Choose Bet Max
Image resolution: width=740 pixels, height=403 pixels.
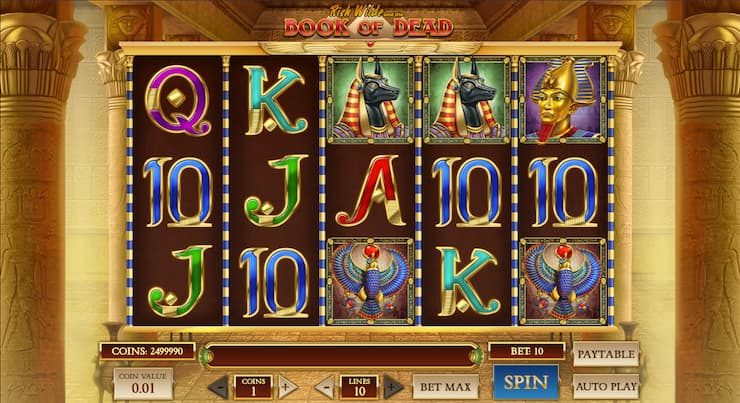pyautogui.click(x=445, y=386)
